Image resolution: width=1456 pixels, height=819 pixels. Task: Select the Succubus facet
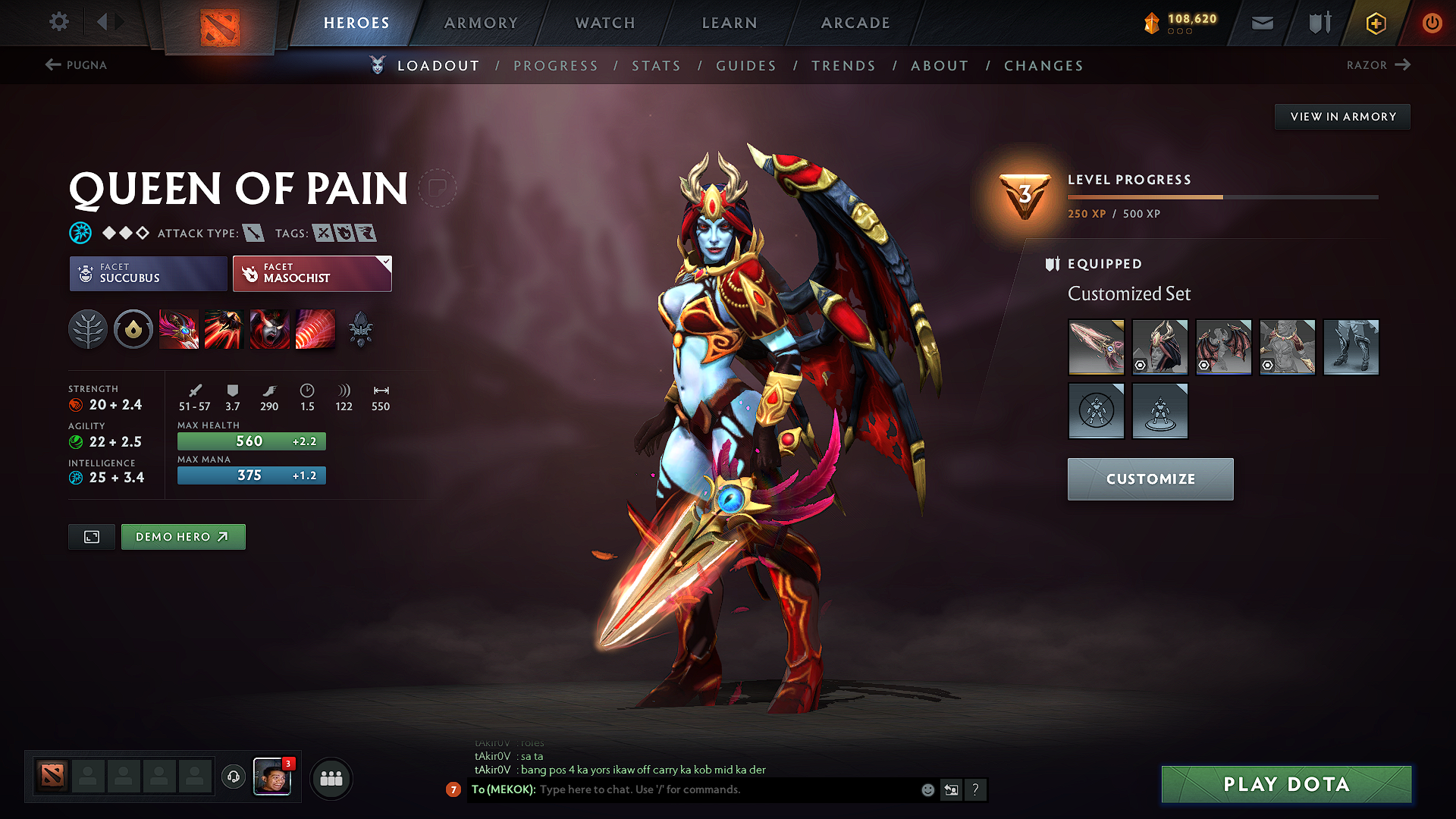[x=147, y=274]
